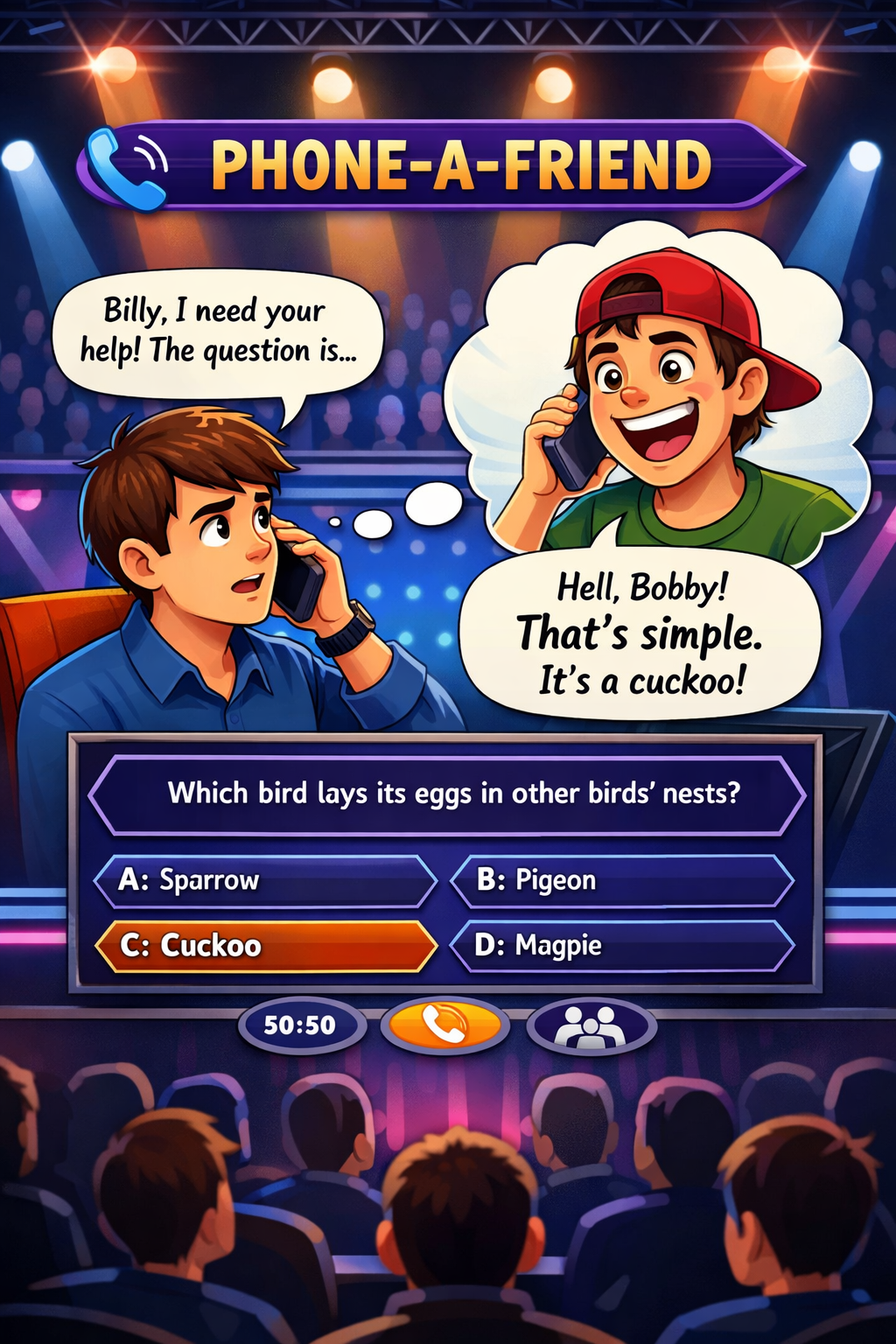
Task: Use the 50:50 lifeline
Action: 300,1025
